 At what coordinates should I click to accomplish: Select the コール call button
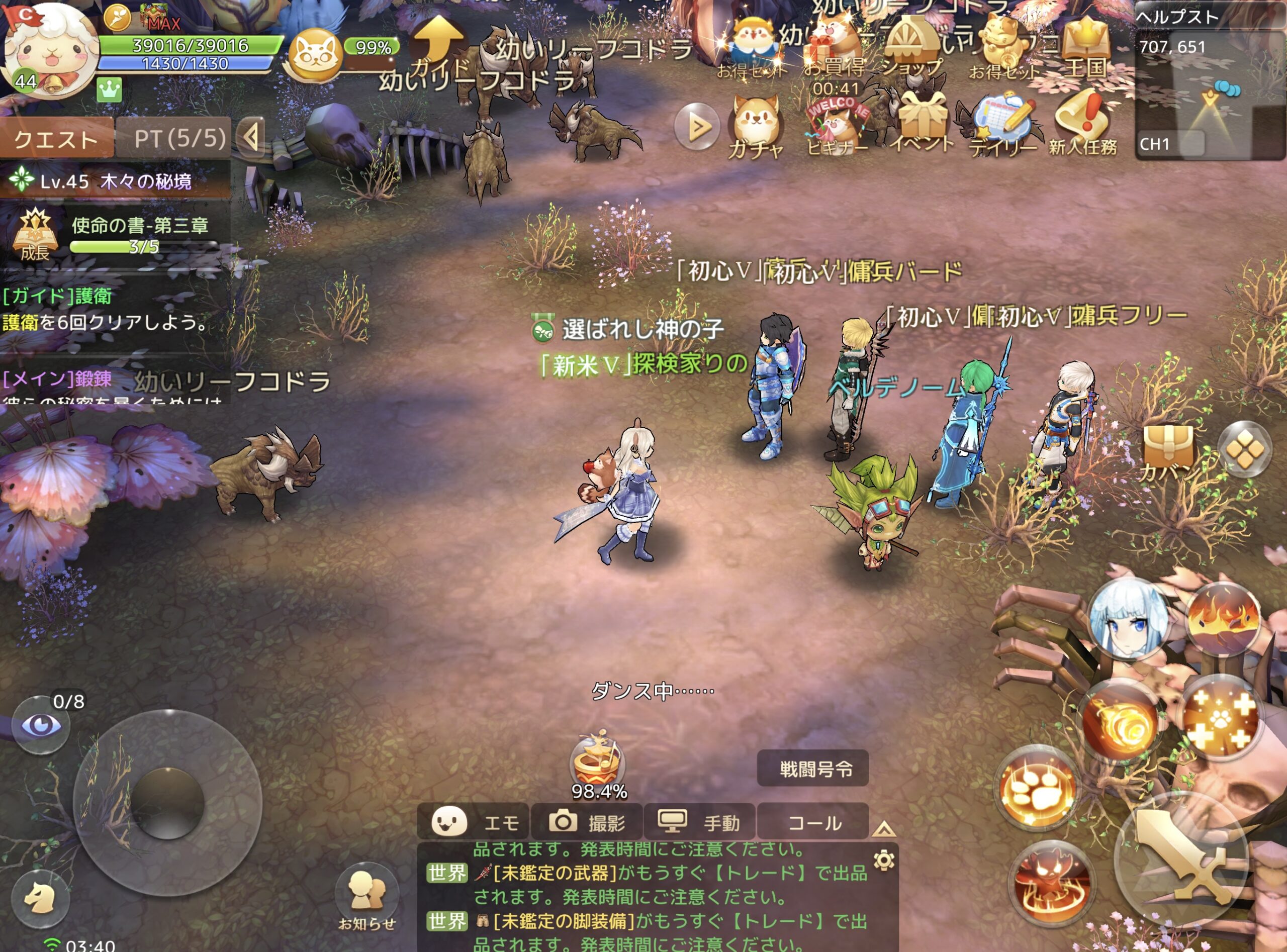click(x=812, y=822)
